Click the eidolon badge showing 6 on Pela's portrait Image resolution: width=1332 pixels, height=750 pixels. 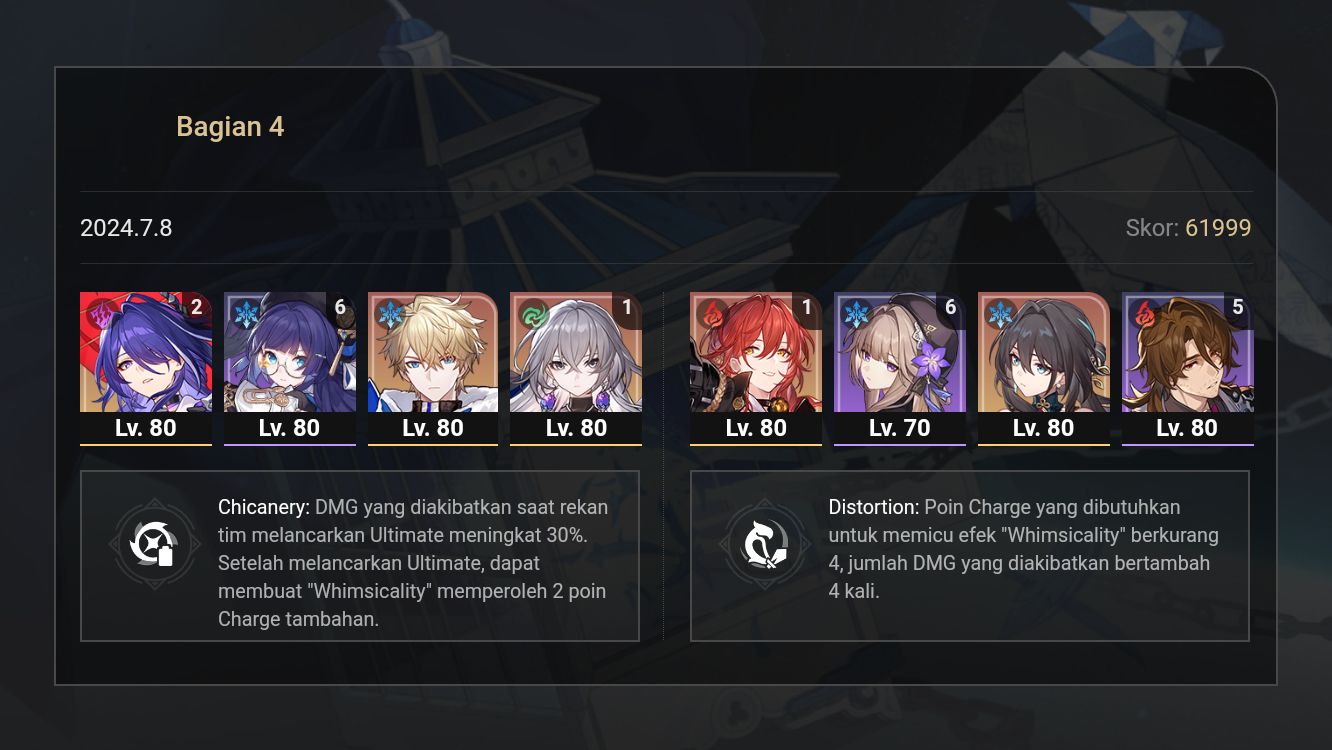[x=340, y=308]
